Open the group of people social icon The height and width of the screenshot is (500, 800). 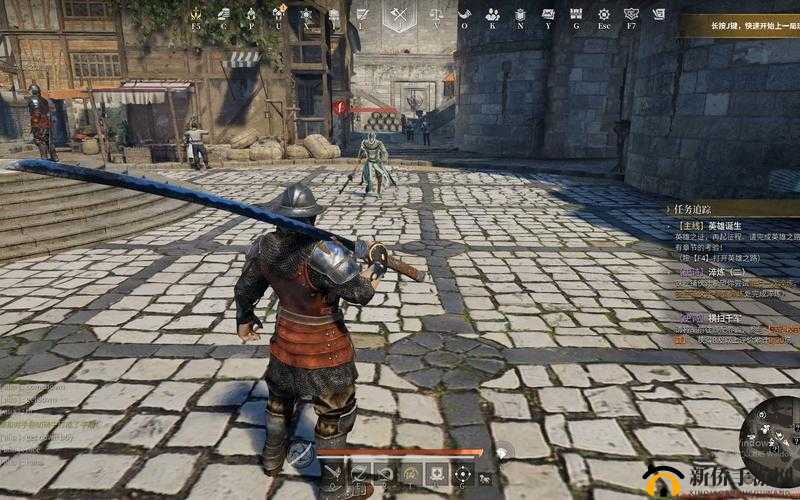[492, 14]
